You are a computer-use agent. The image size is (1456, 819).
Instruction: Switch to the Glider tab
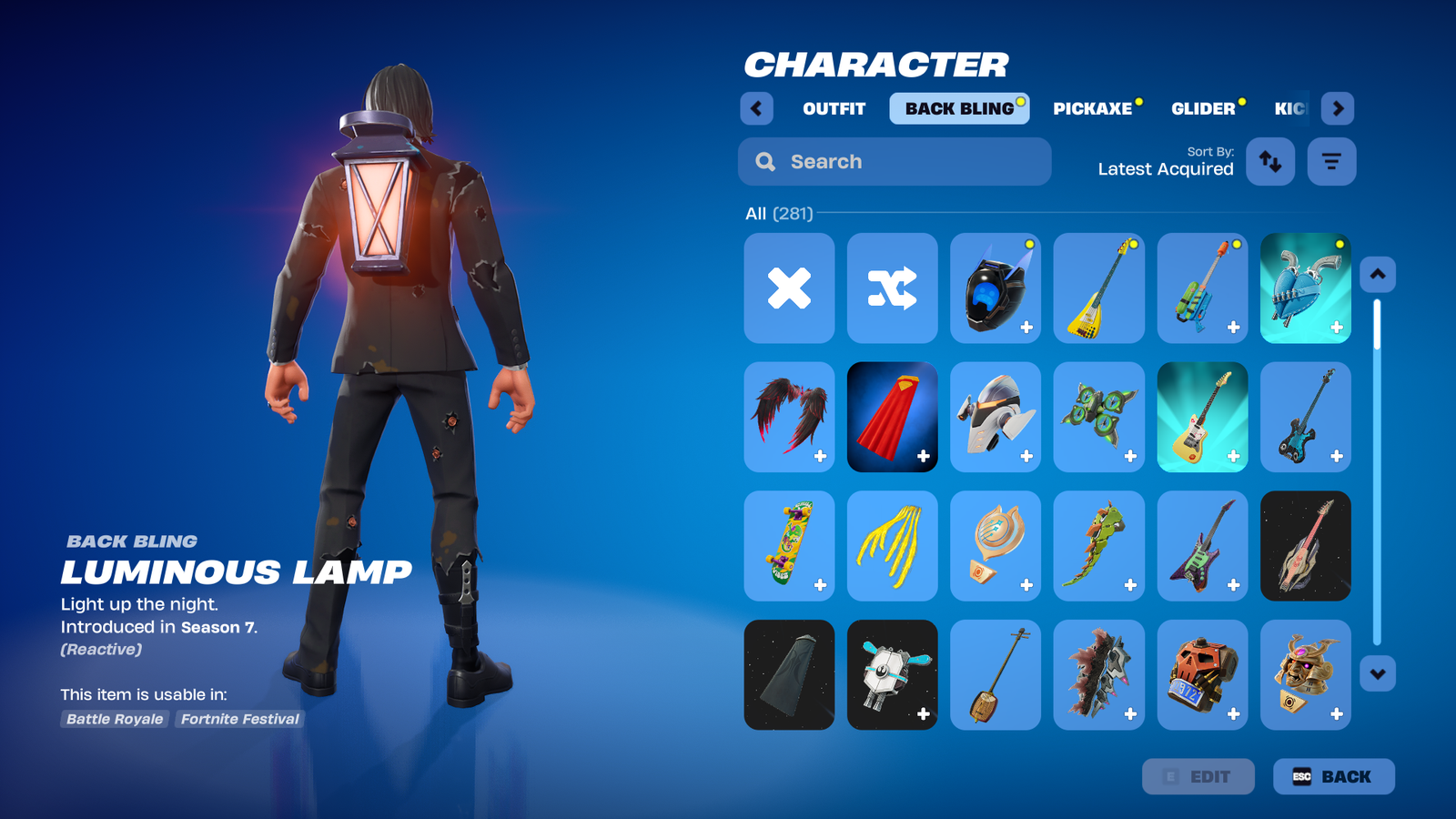(x=1203, y=108)
